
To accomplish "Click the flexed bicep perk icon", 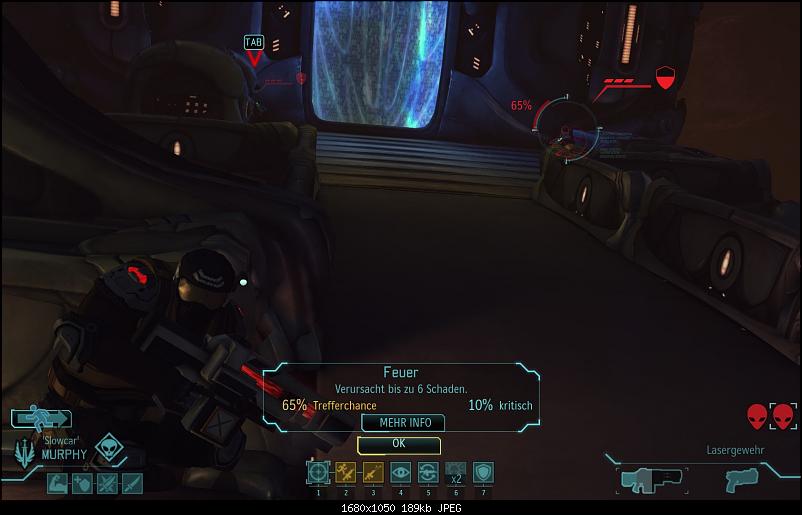I will (x=56, y=484).
